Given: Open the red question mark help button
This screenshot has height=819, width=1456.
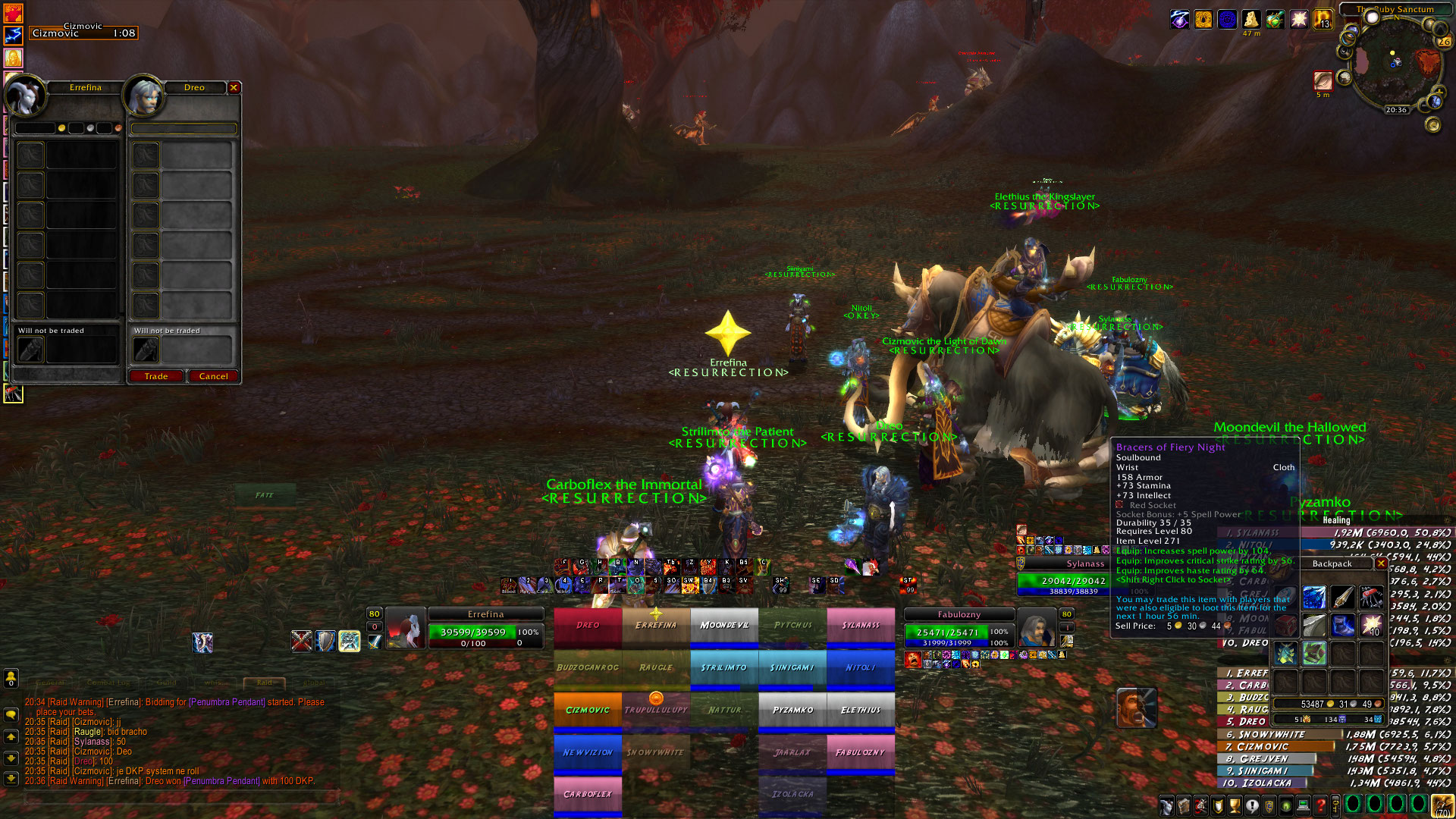Looking at the screenshot, I should [1320, 805].
